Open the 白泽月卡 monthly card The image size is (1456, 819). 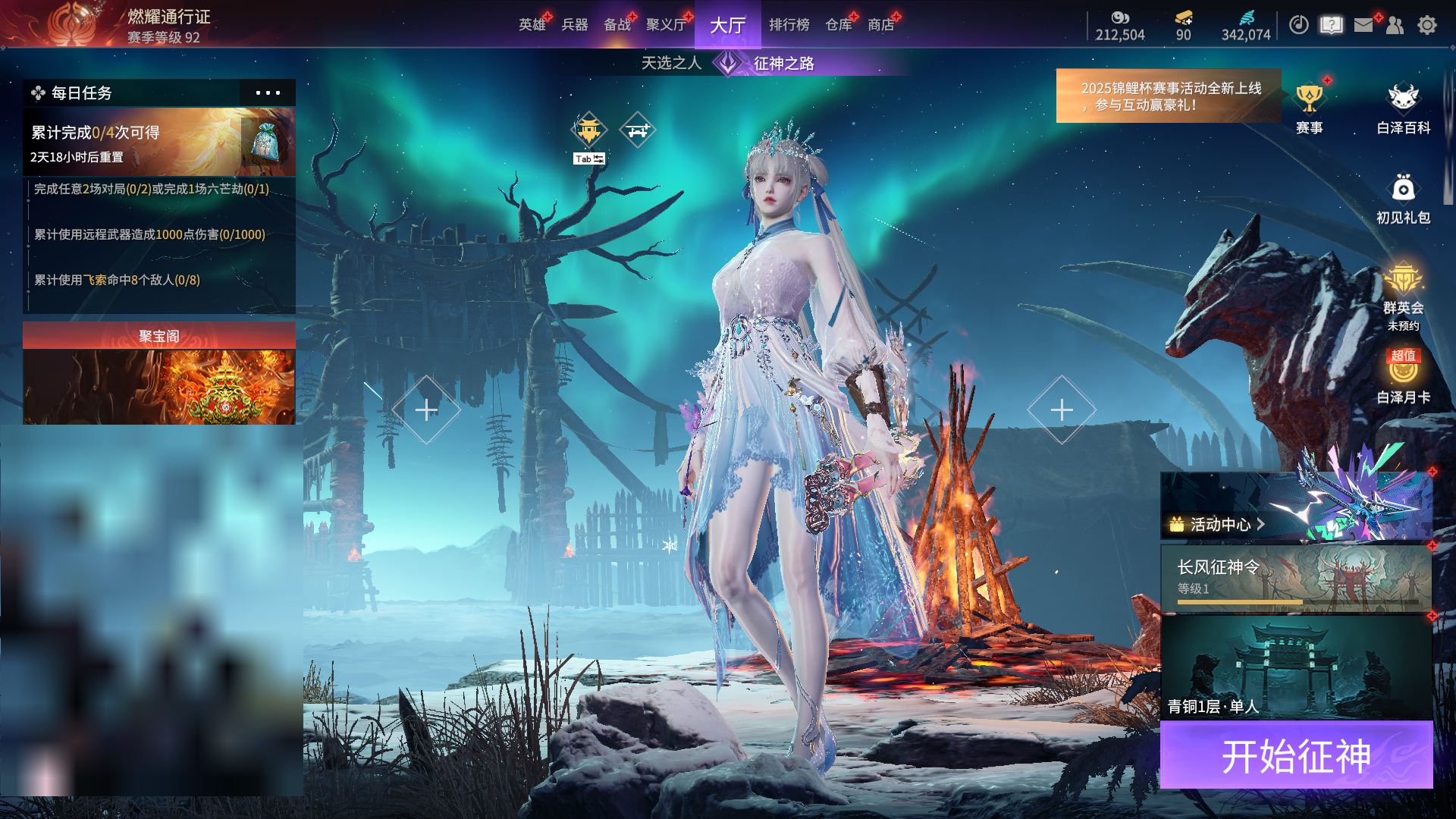pyautogui.click(x=1403, y=377)
